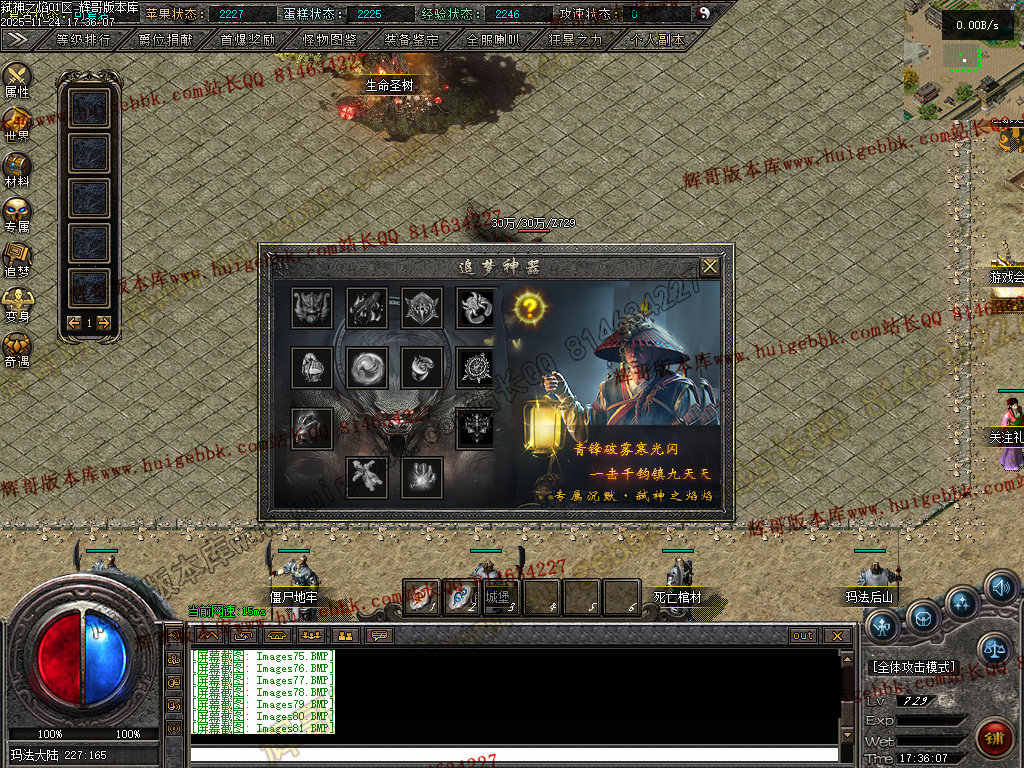The height and width of the screenshot is (768, 1024).
Task: Open the 首爆奖励 rewards menu
Action: click(247, 40)
